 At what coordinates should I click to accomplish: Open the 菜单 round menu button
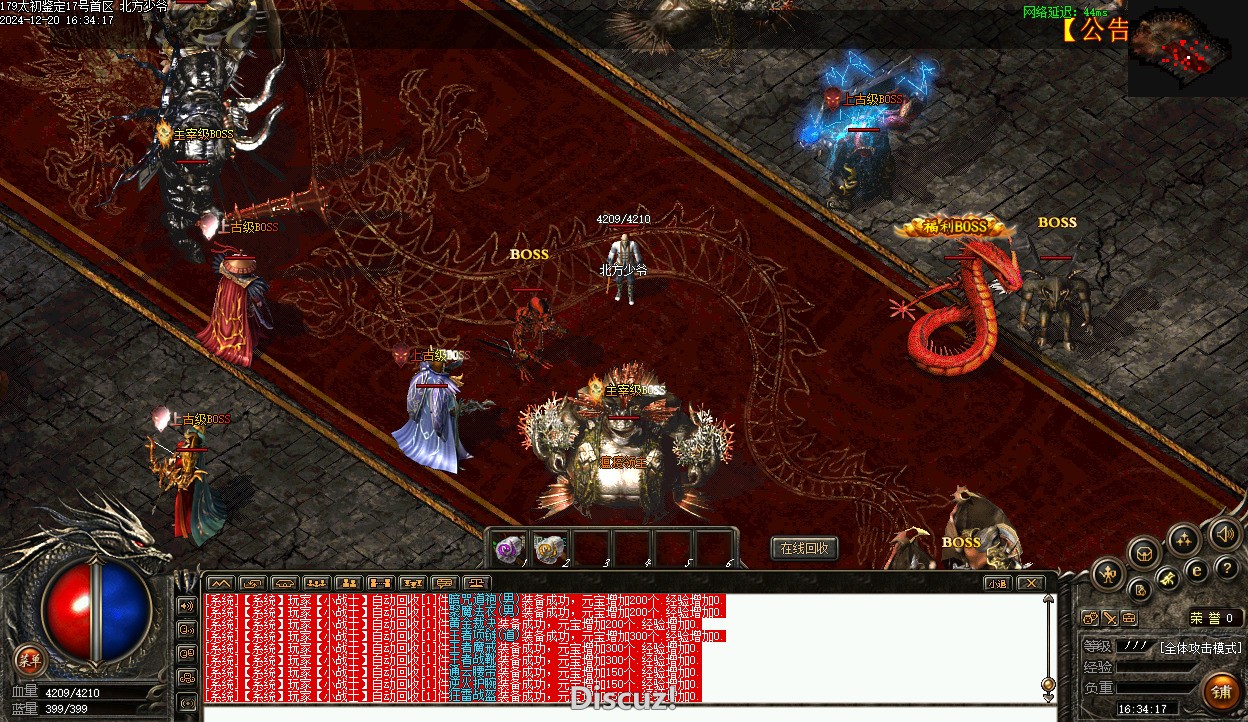[30, 659]
